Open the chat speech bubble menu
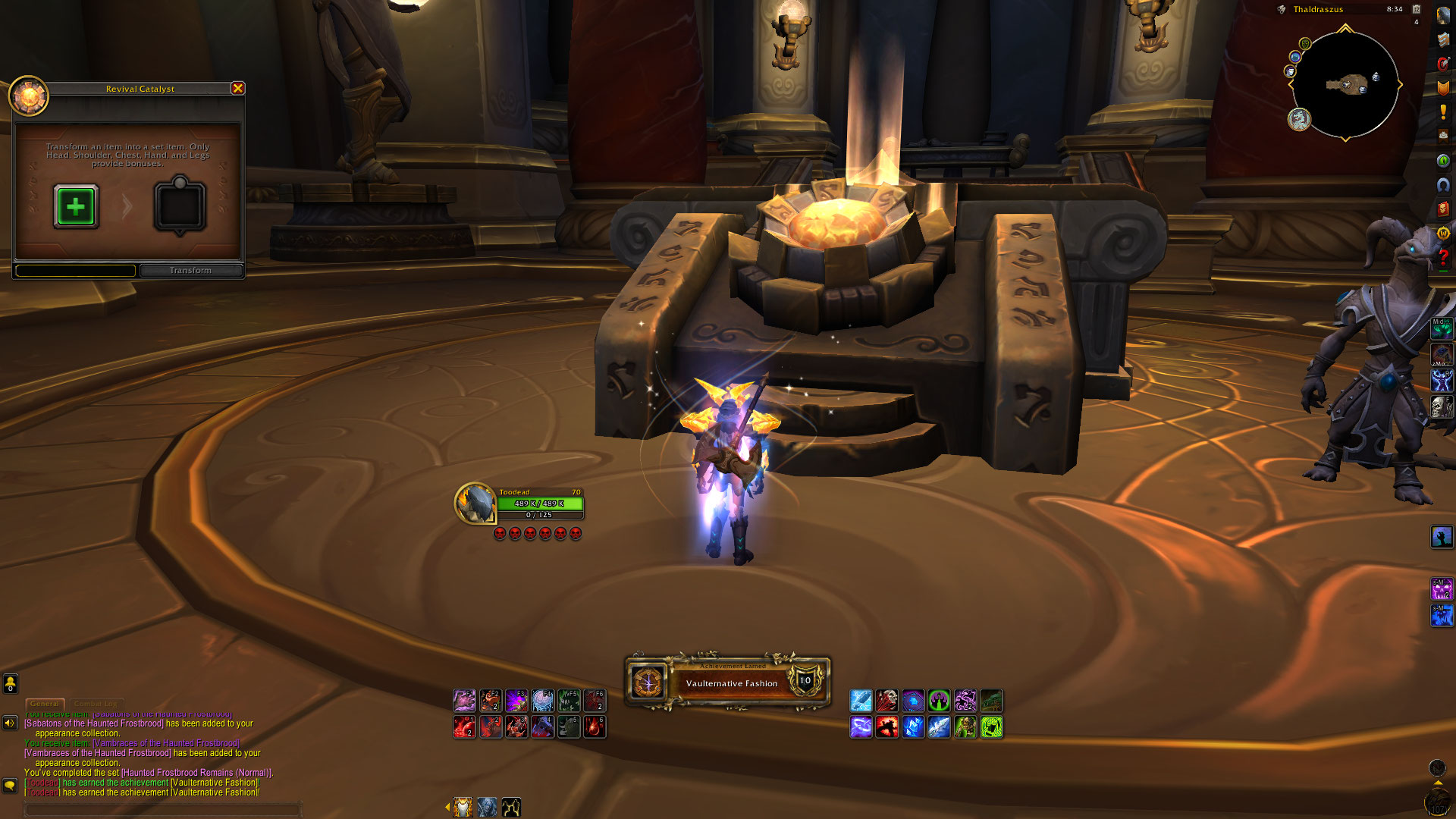1456x819 pixels. (x=10, y=785)
